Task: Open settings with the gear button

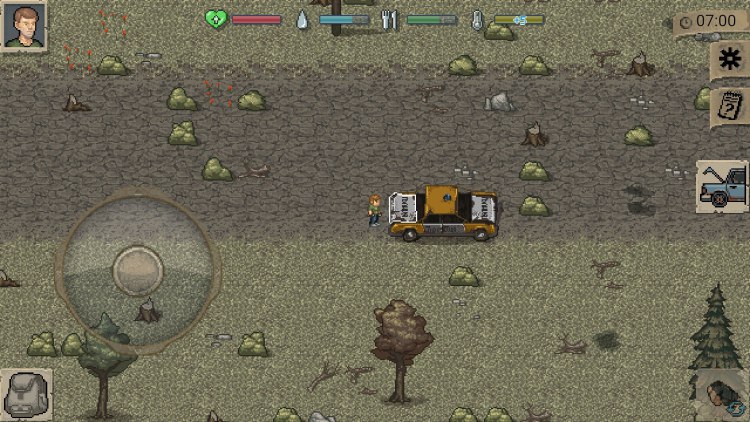Action: pos(730,61)
